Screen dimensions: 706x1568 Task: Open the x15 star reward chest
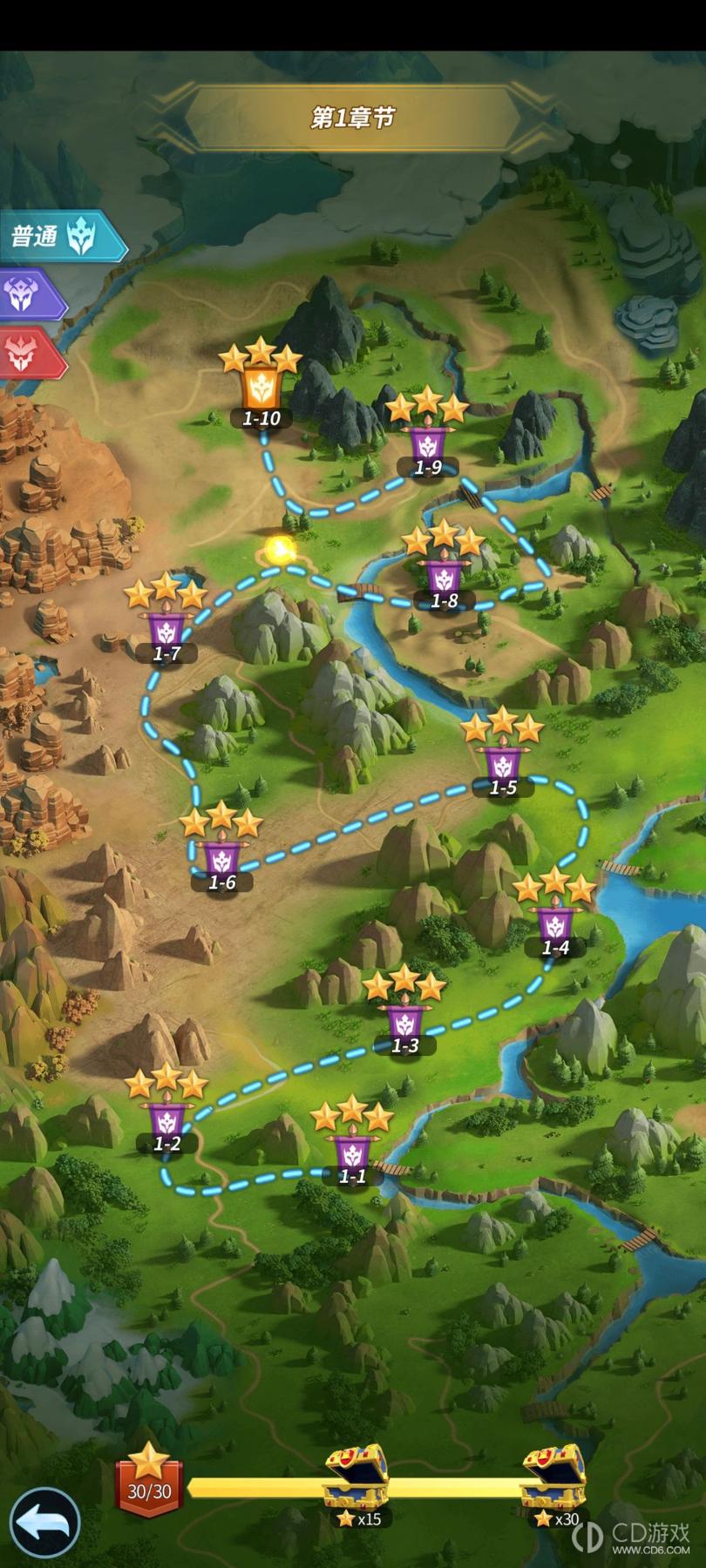[356, 1477]
